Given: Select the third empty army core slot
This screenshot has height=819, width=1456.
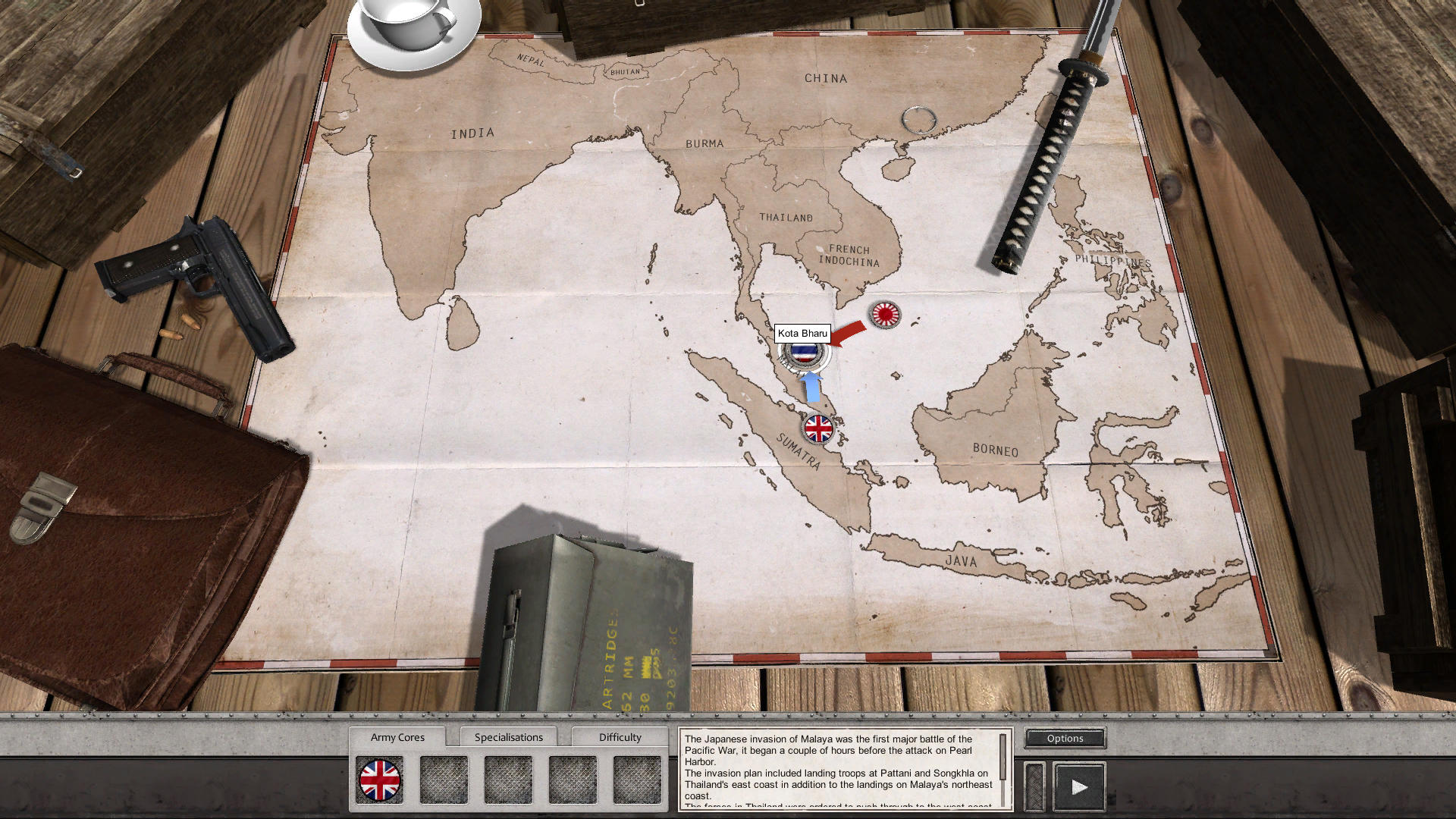Looking at the screenshot, I should (x=508, y=778).
